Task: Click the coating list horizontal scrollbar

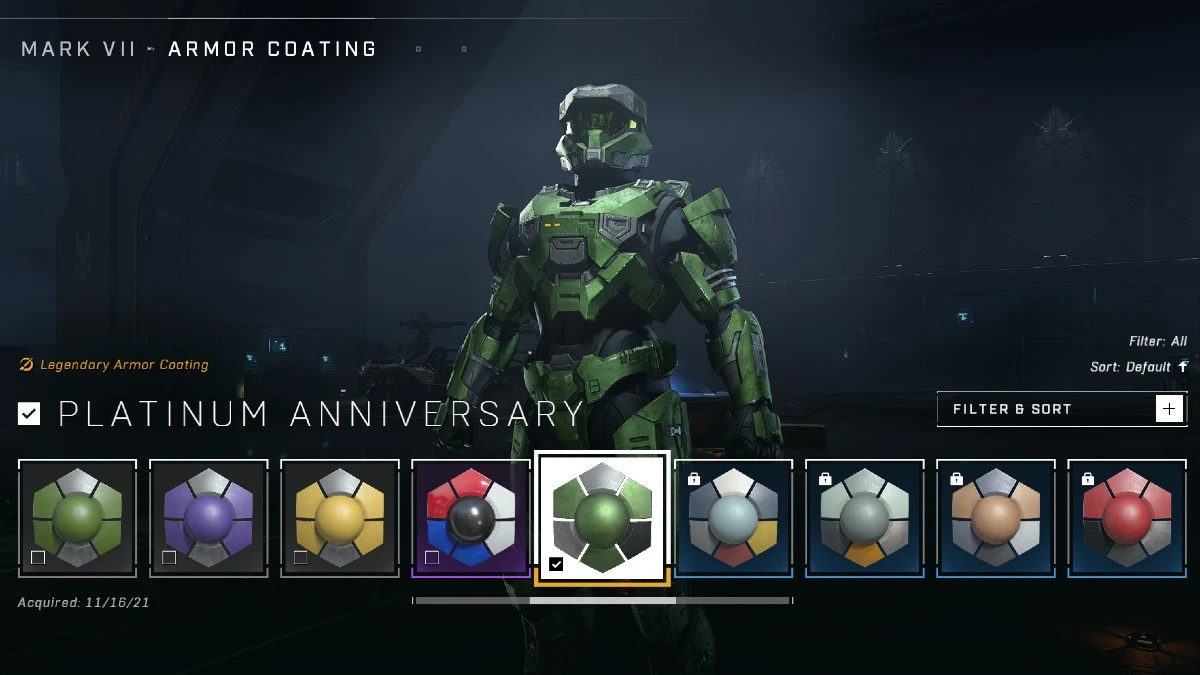Action: click(602, 601)
